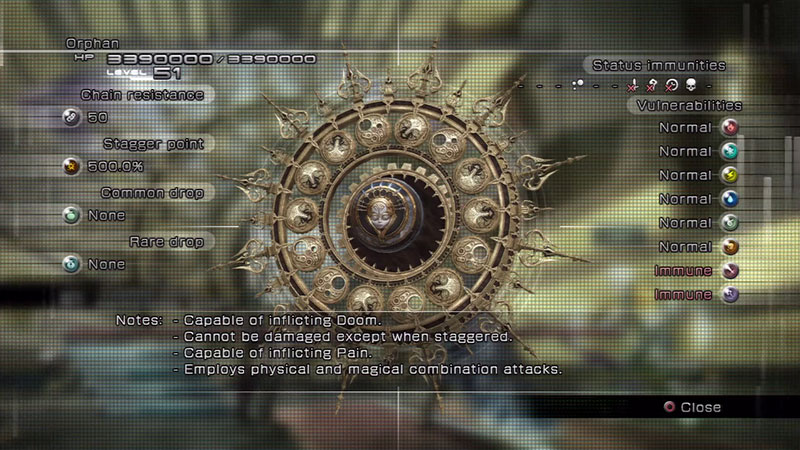Select the Common drop item icon
This screenshot has height=450, width=800.
tap(71, 215)
